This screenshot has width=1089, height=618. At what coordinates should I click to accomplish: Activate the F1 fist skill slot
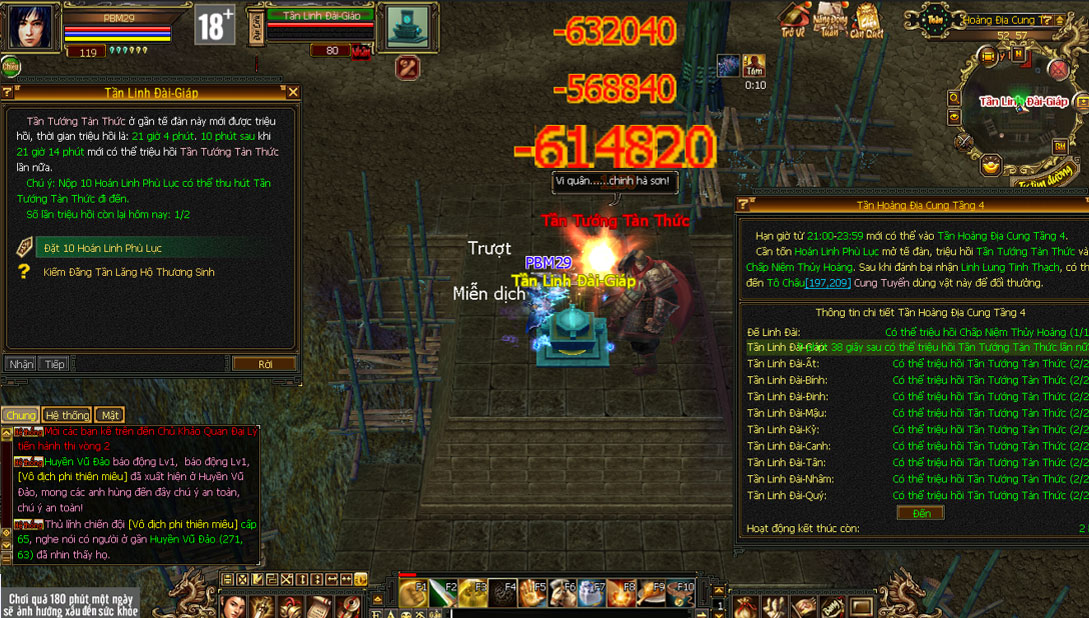pyautogui.click(x=413, y=594)
